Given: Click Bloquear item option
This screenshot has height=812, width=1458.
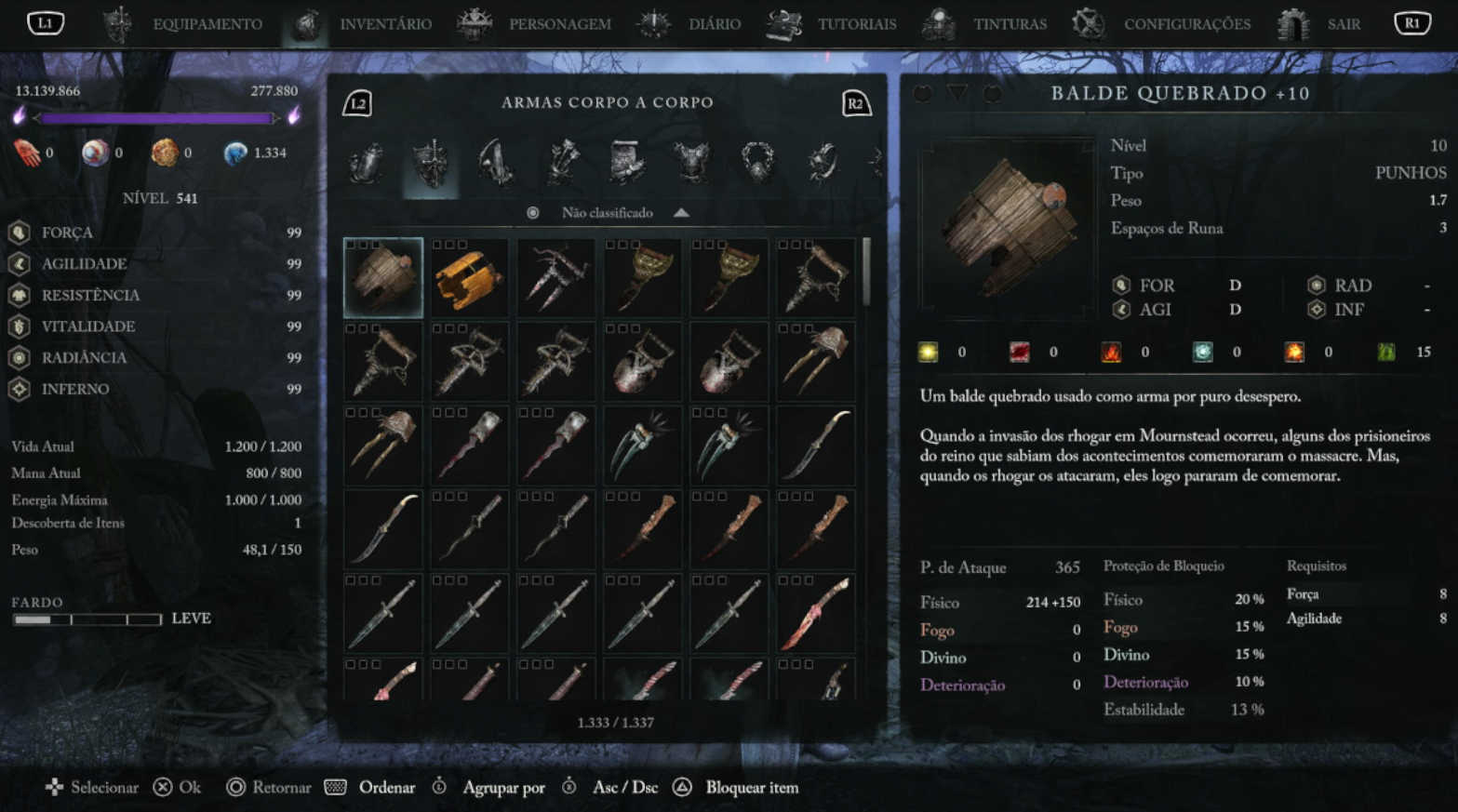Looking at the screenshot, I should [x=751, y=788].
